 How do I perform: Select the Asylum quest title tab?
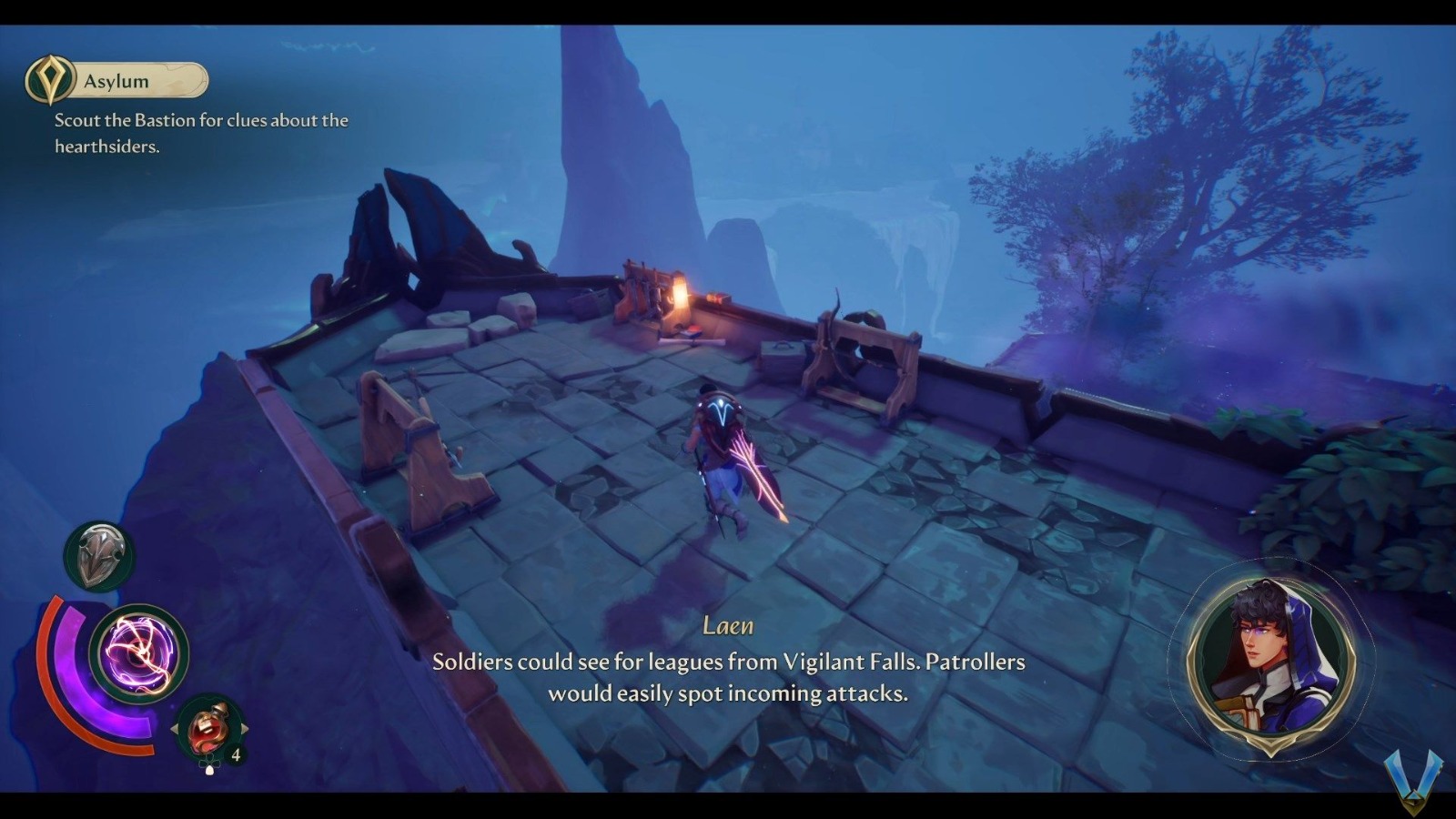tap(114, 80)
